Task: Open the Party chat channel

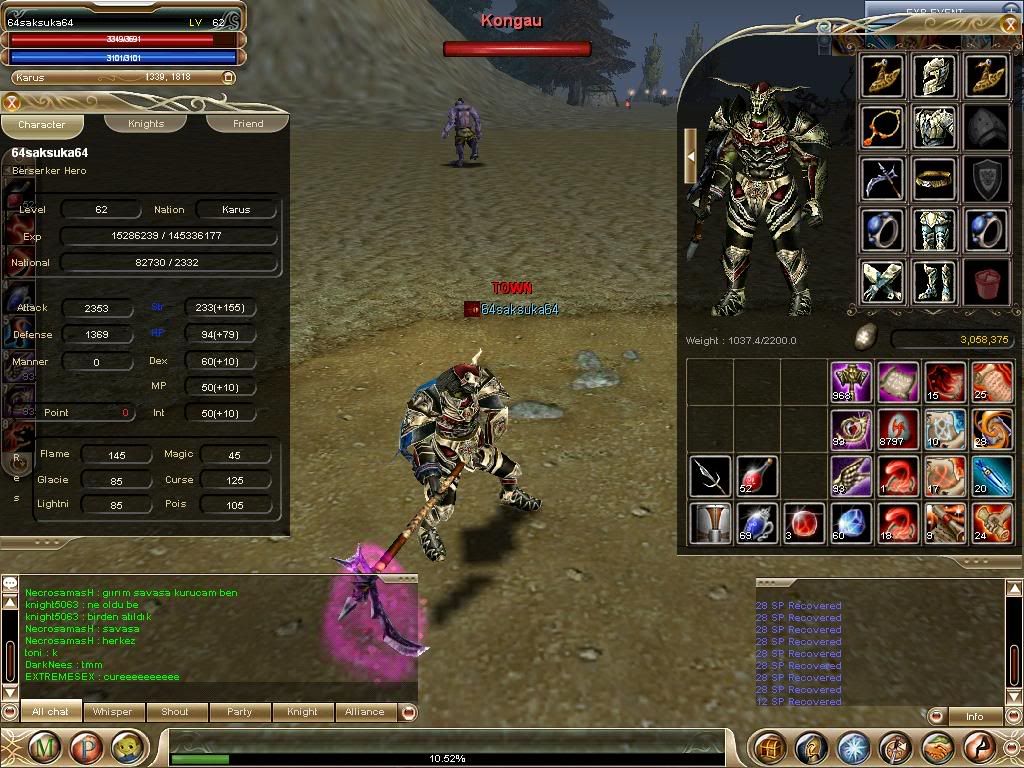Action: [239, 712]
